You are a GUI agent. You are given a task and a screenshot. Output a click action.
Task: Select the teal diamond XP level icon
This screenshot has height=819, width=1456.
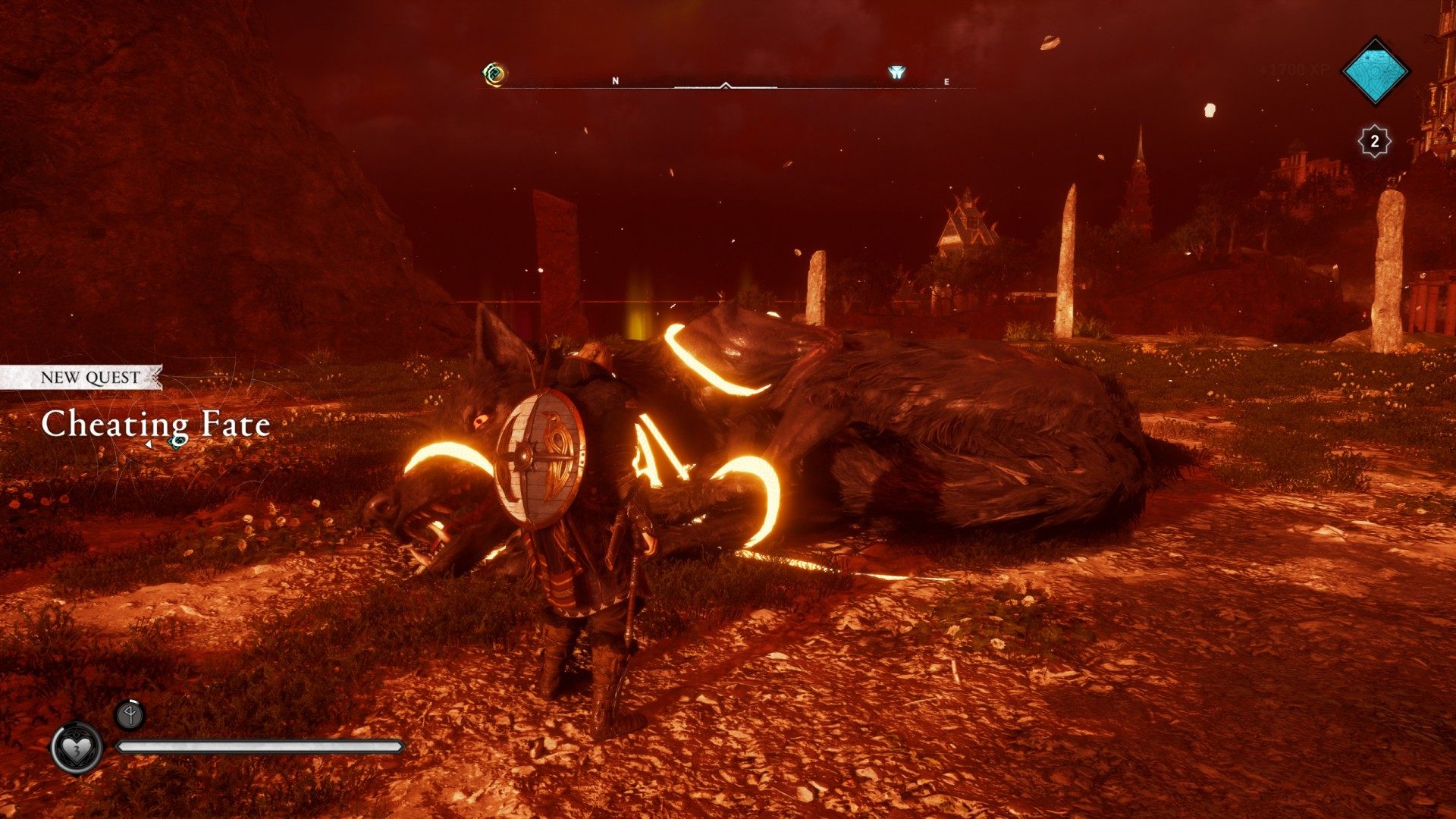coord(1375,71)
